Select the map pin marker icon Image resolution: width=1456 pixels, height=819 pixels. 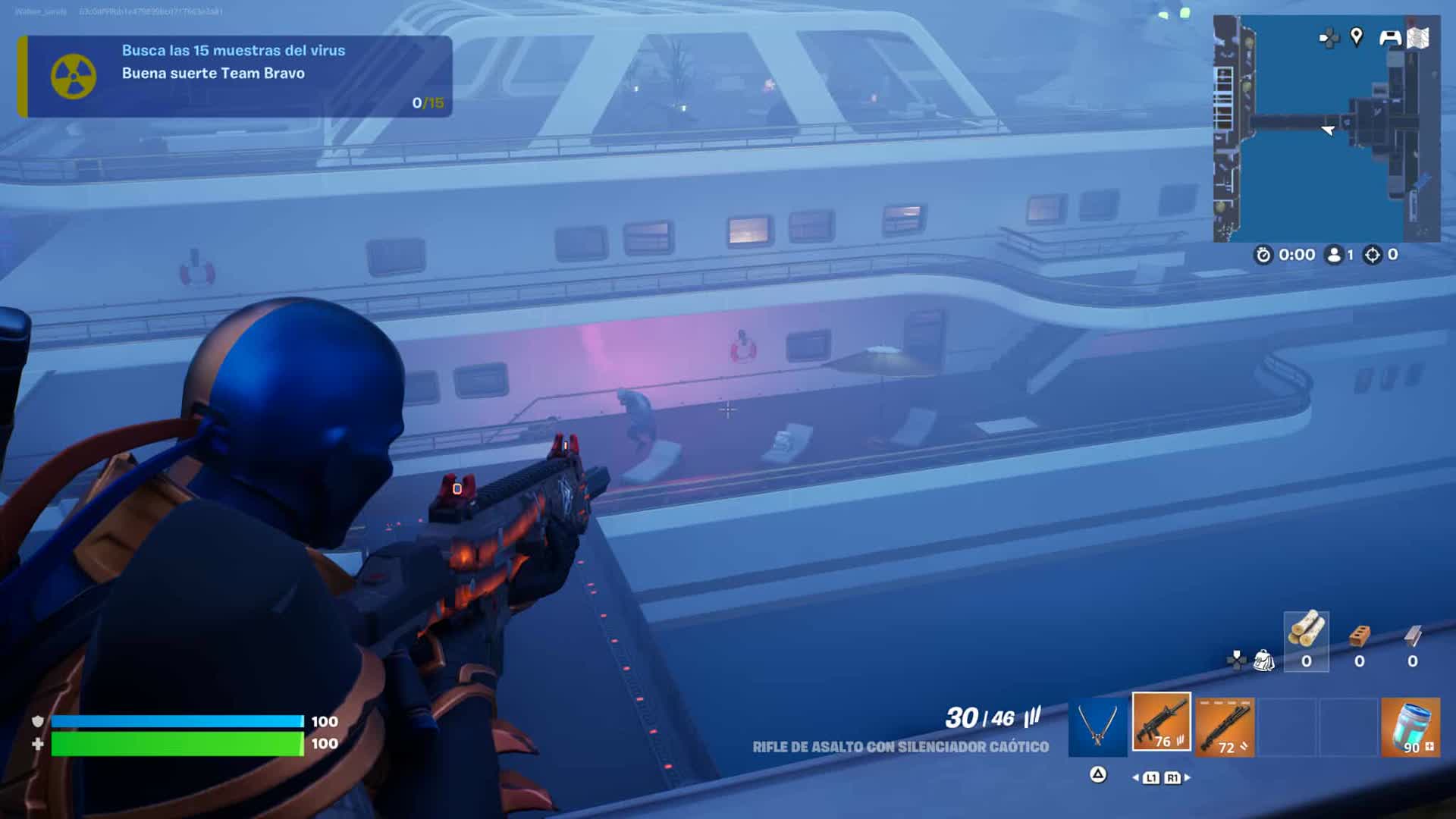[1357, 36]
